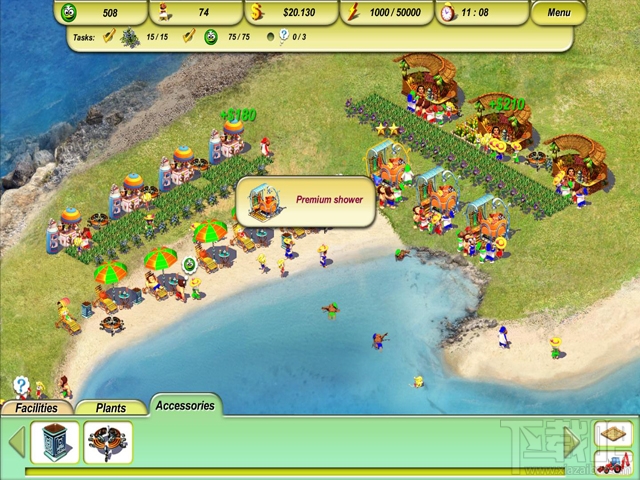Screen dimensions: 640x480
Task: Click the left arrow of the item list
Action: 15,442
